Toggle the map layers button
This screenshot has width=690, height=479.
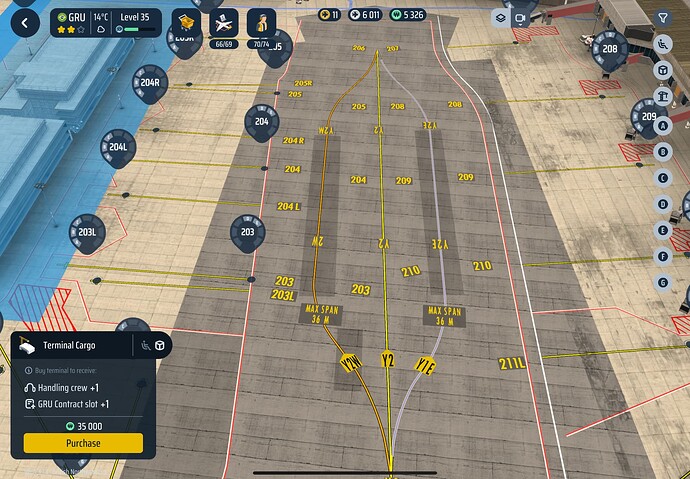(499, 18)
